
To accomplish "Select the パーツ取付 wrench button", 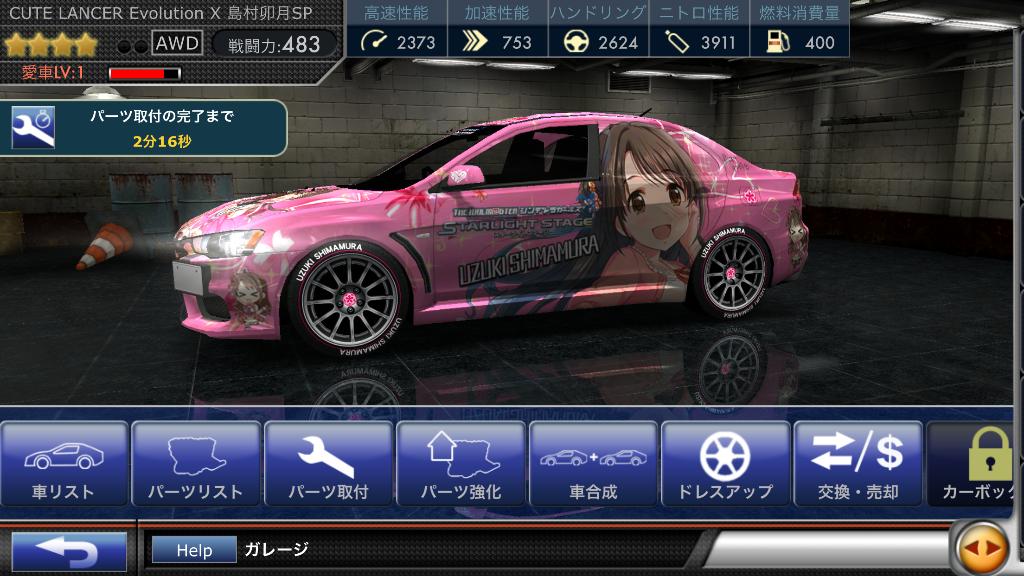I will point(328,465).
